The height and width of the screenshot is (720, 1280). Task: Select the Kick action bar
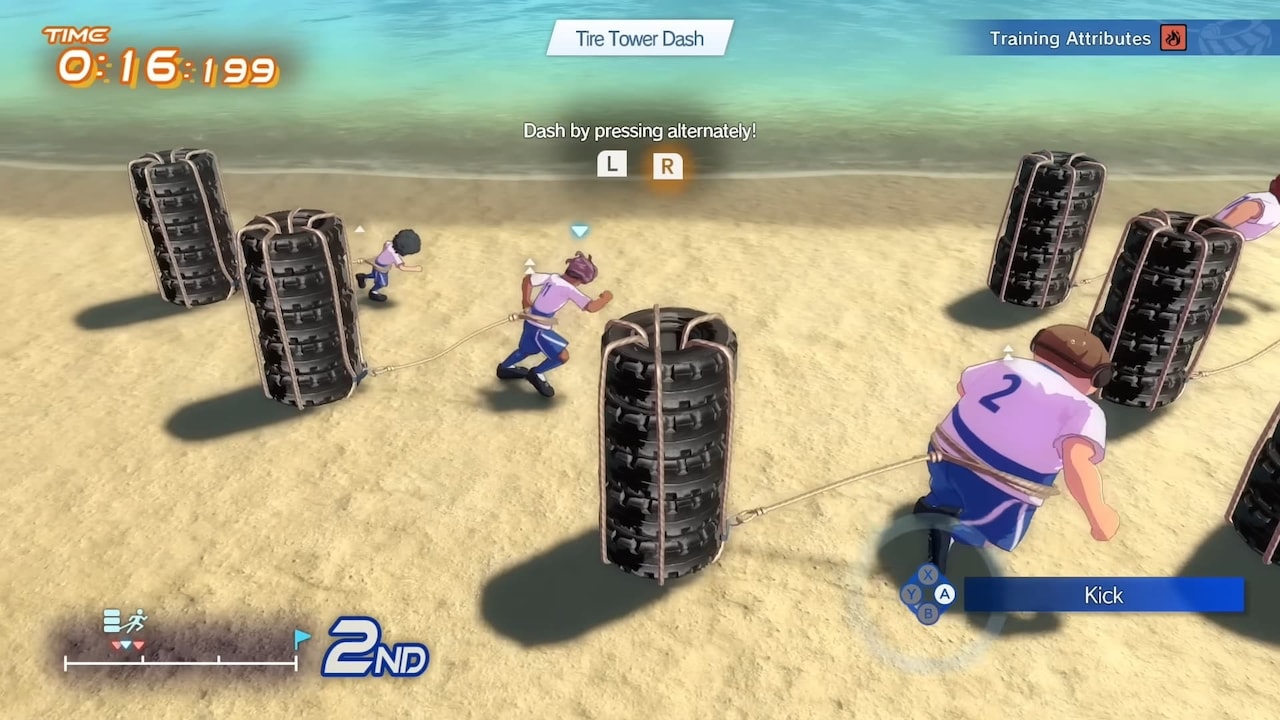[x=1103, y=595]
